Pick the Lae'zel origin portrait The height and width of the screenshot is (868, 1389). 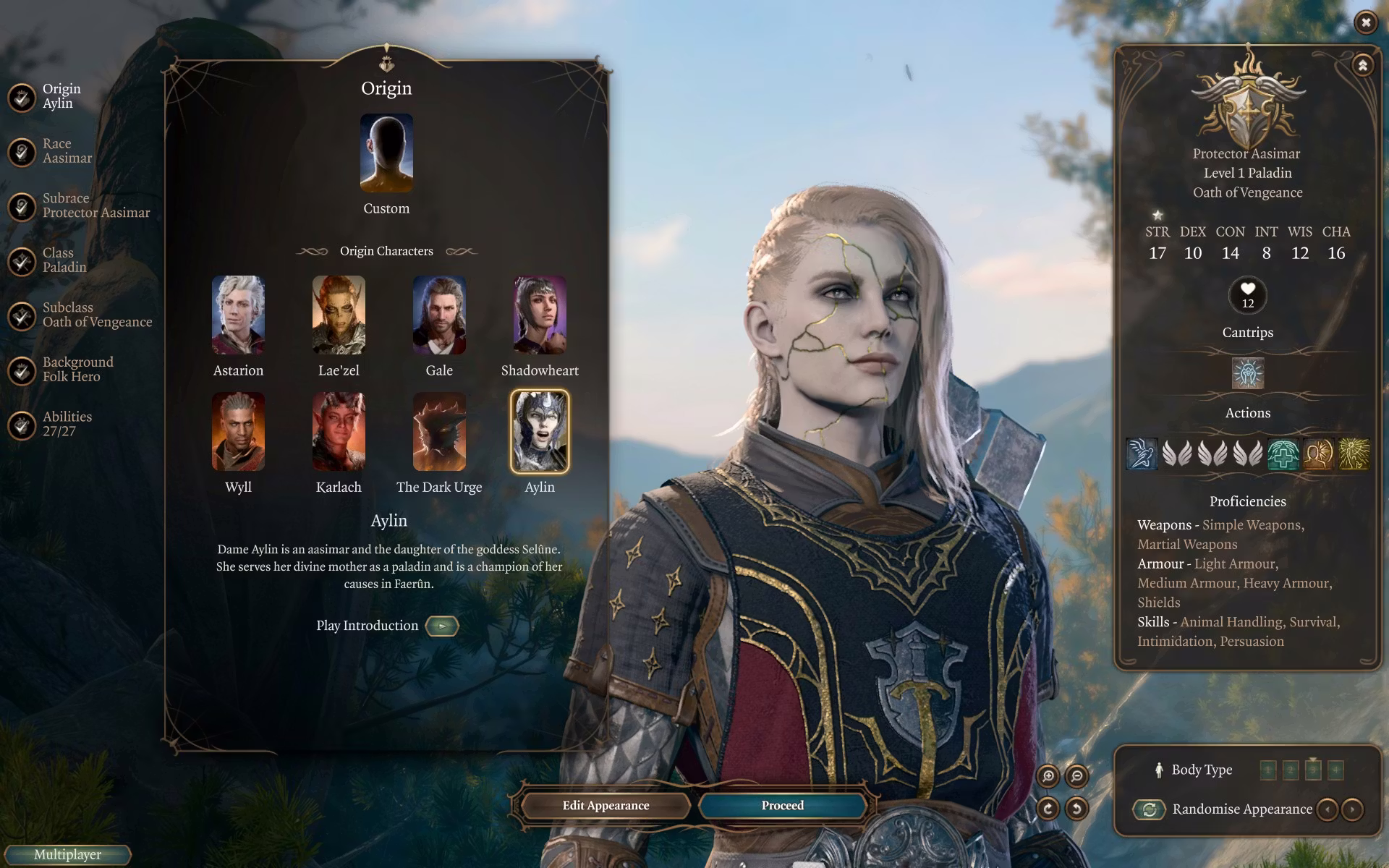(339, 315)
